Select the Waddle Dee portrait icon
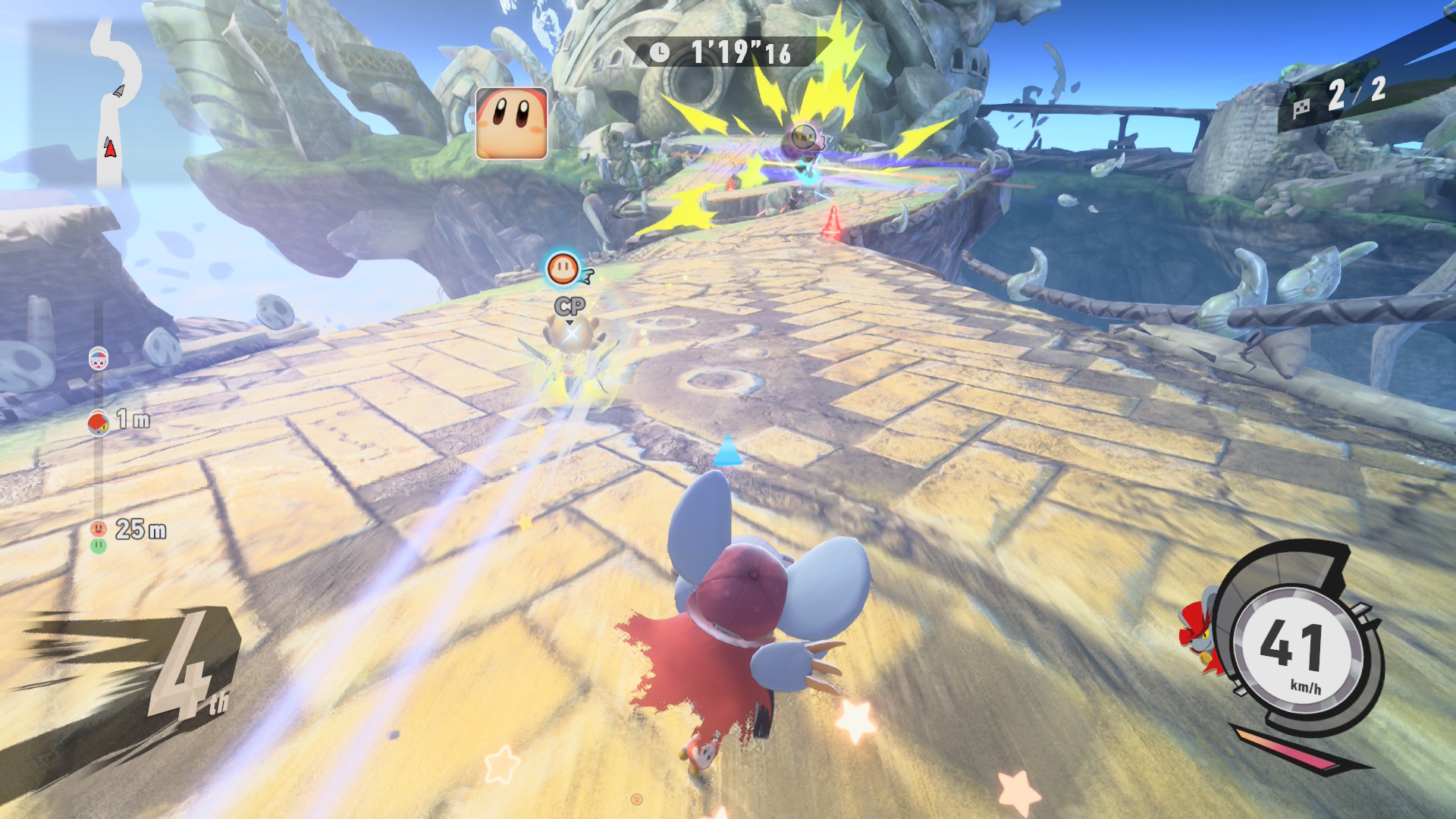Screen dimensions: 1456x819 [511, 124]
